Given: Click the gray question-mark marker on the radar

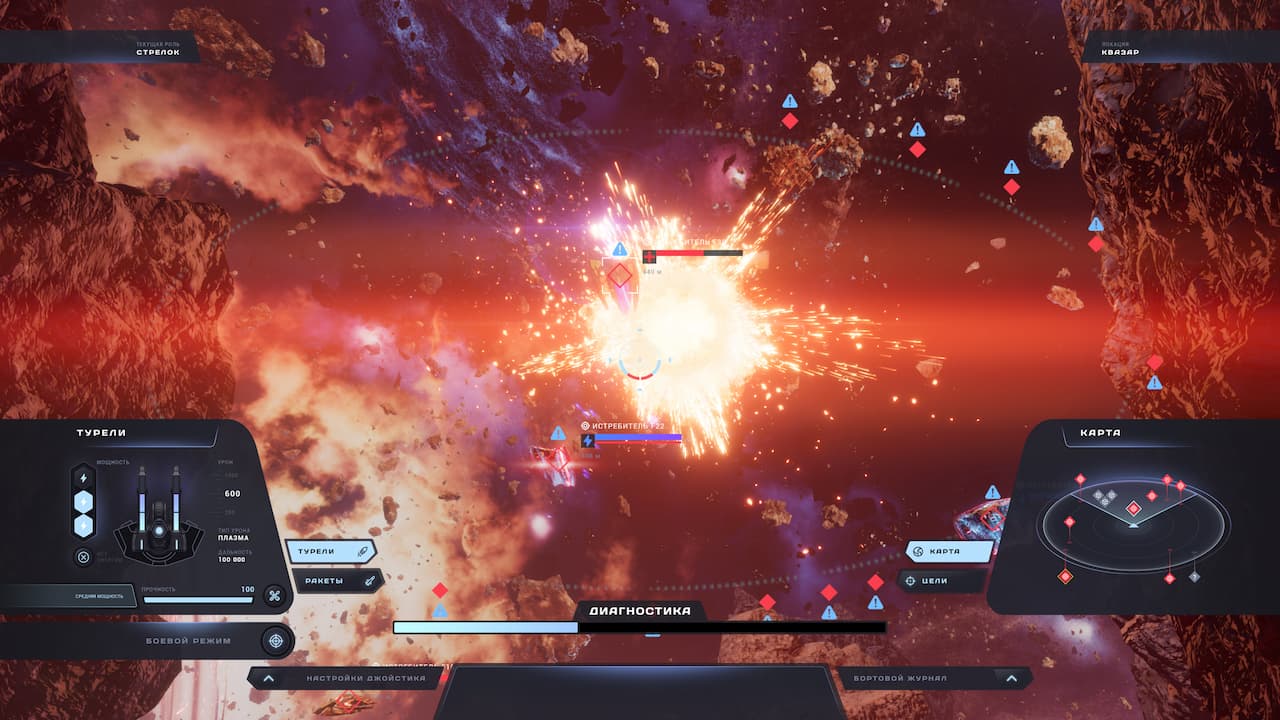Looking at the screenshot, I should pyautogui.click(x=1194, y=576).
